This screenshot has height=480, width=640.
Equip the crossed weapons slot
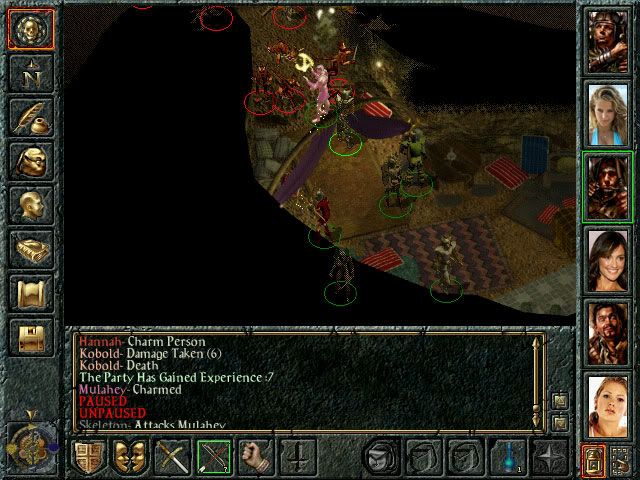click(x=172, y=459)
